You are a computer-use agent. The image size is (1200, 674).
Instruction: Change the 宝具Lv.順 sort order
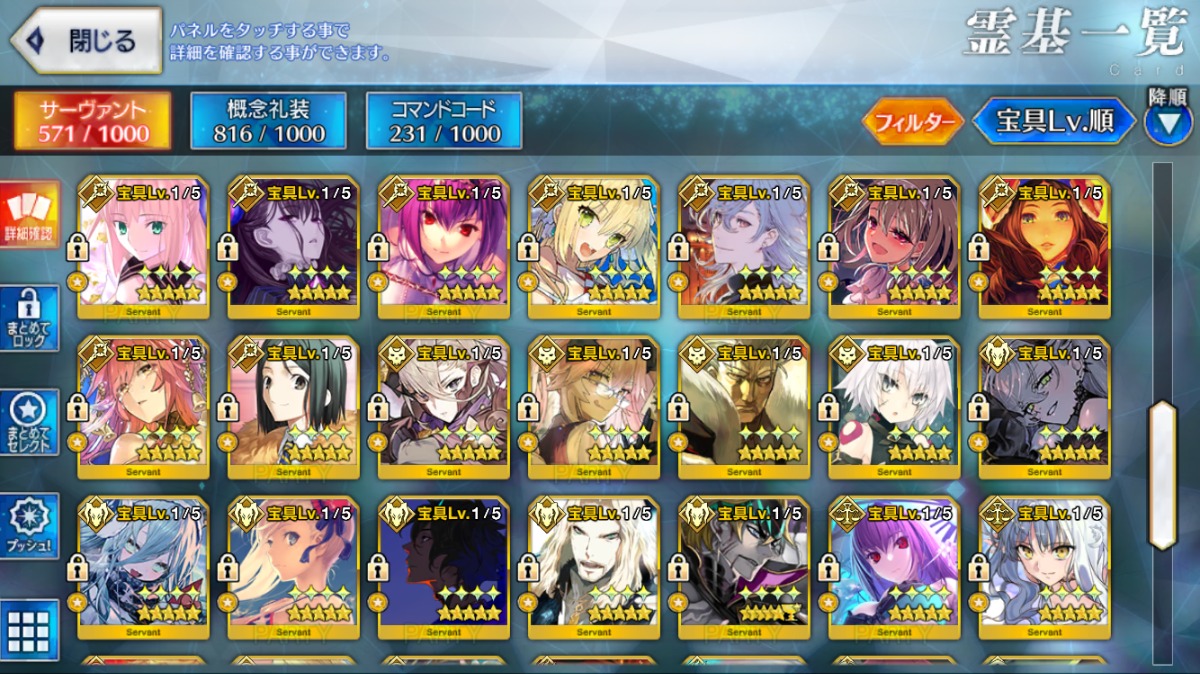click(1055, 122)
